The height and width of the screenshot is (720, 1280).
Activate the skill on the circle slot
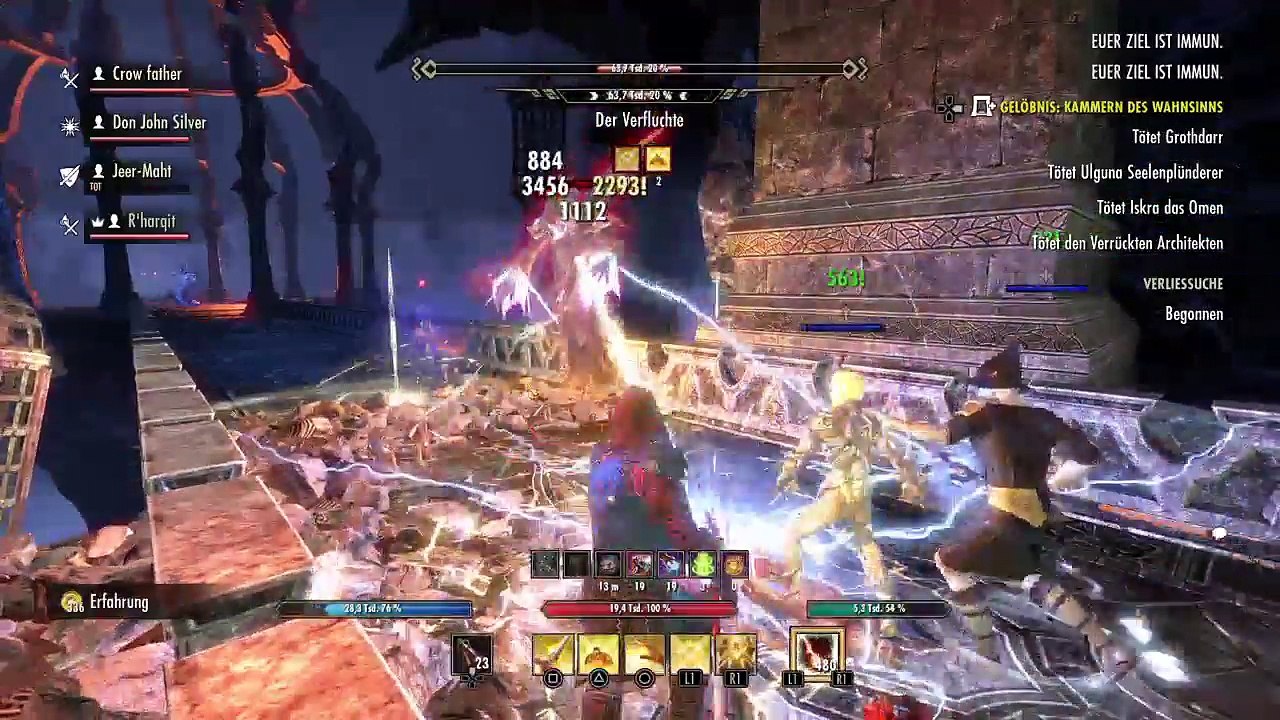[644, 653]
